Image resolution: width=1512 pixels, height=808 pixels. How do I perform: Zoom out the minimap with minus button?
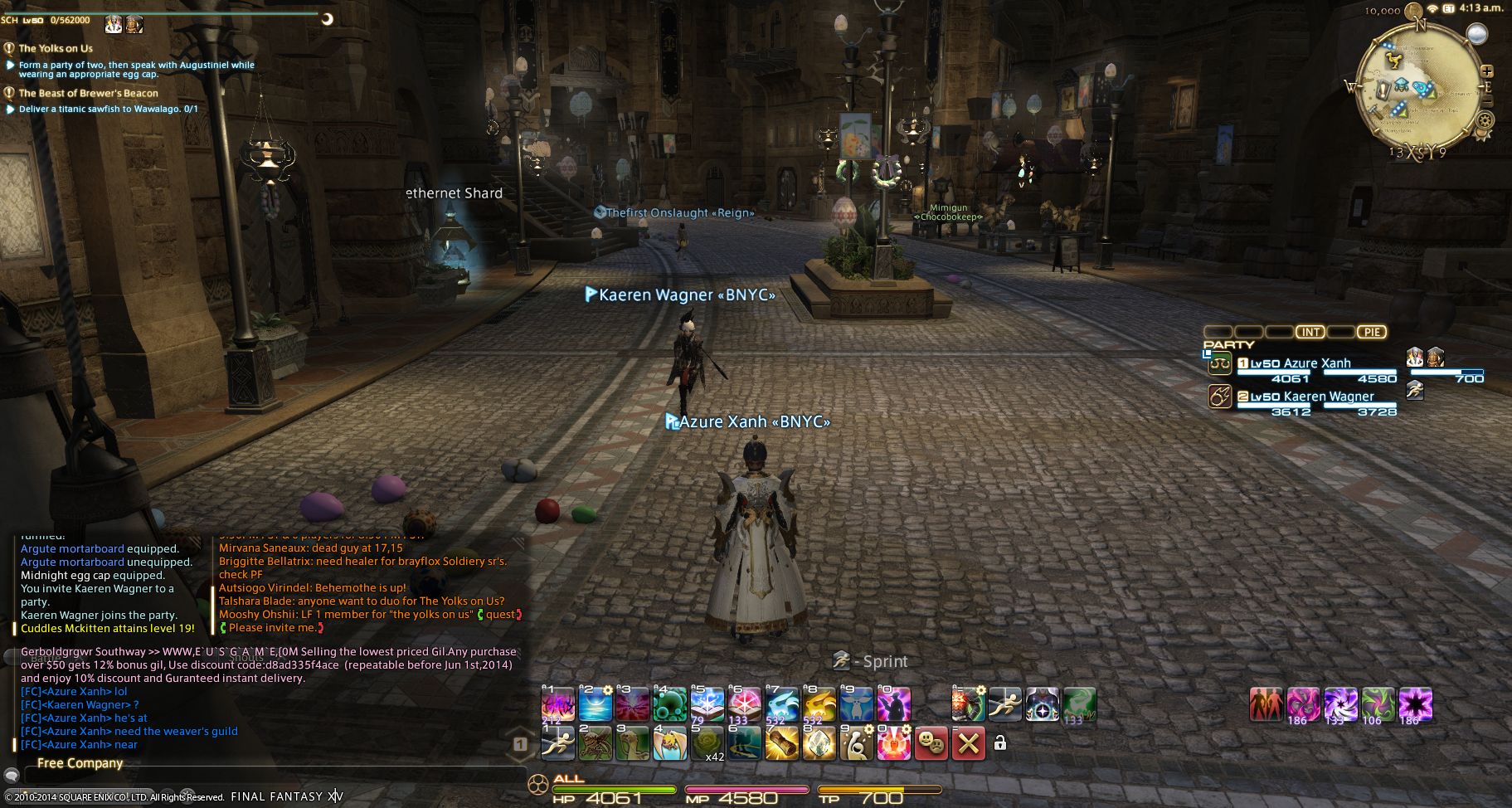point(1486,101)
